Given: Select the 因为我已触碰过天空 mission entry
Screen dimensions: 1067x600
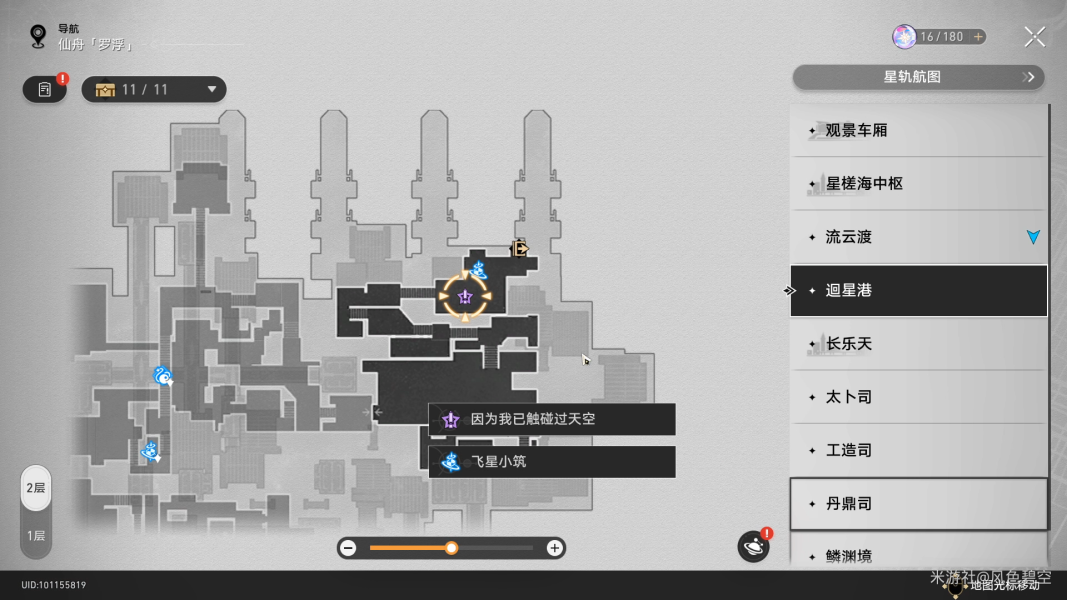Looking at the screenshot, I should click(552, 420).
